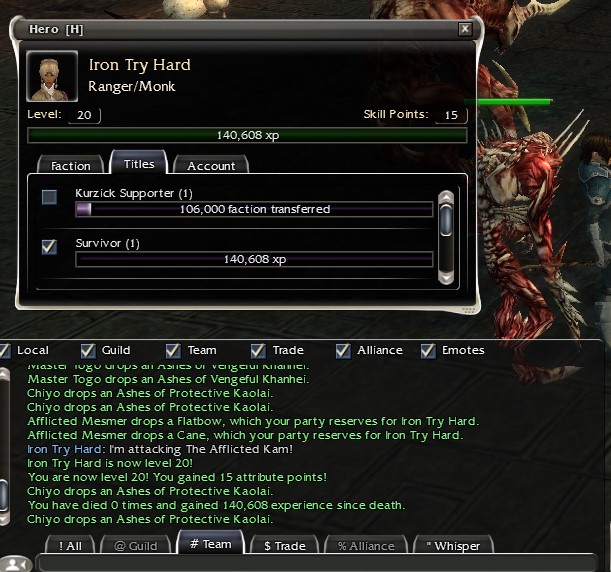This screenshot has height=572, width=611.
Task: Click the chat message input box
Action: click(320, 563)
